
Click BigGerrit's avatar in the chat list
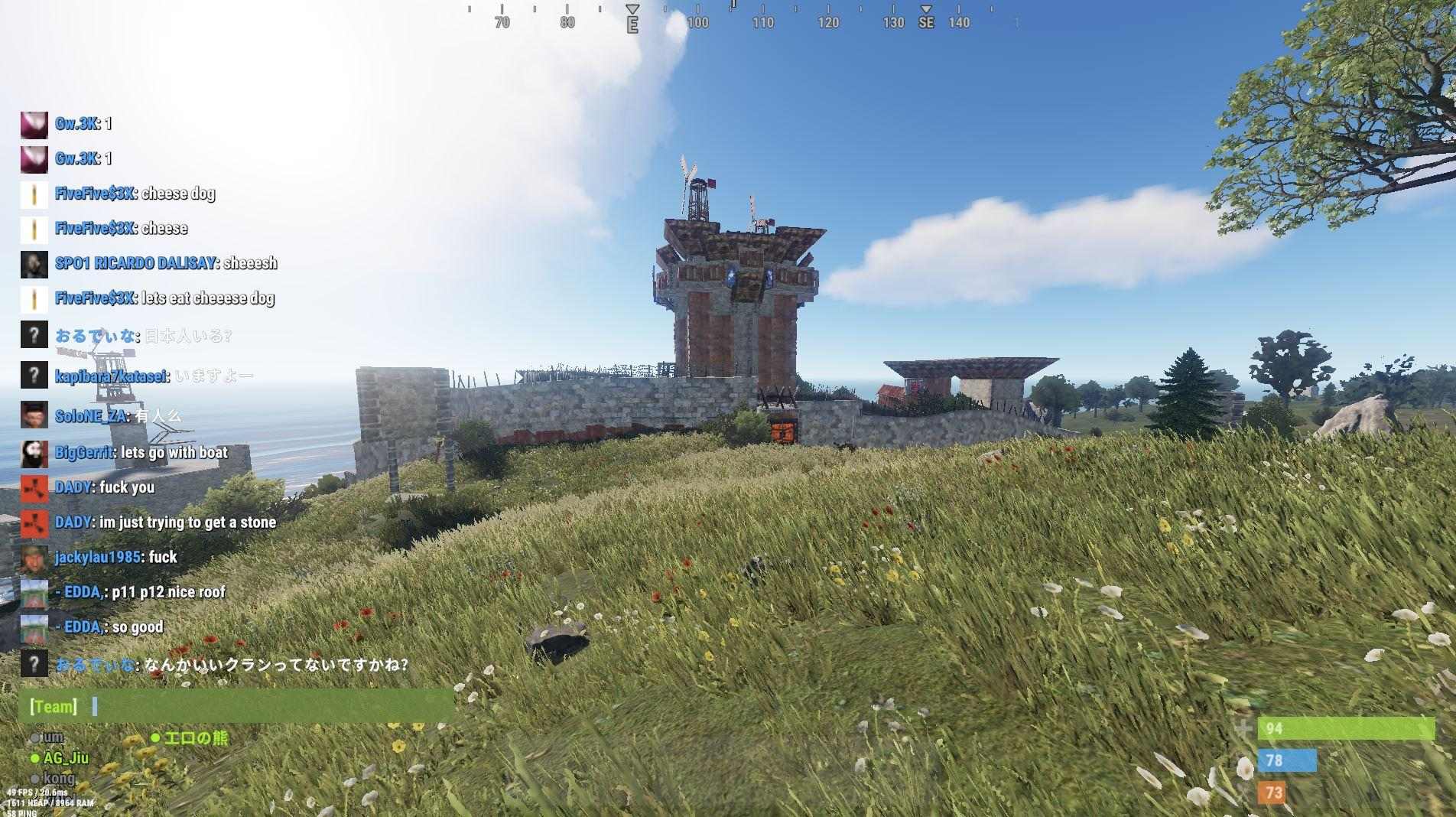(34, 452)
